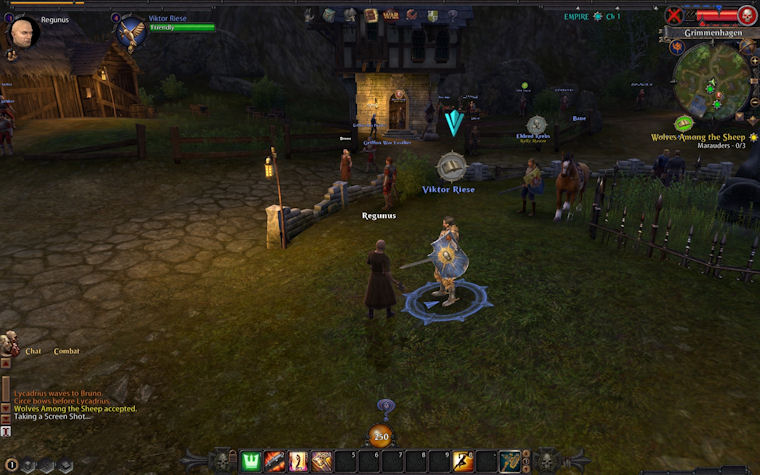Screen dimensions: 760x475
Task: Open the WAR menu icon
Action: (391, 15)
